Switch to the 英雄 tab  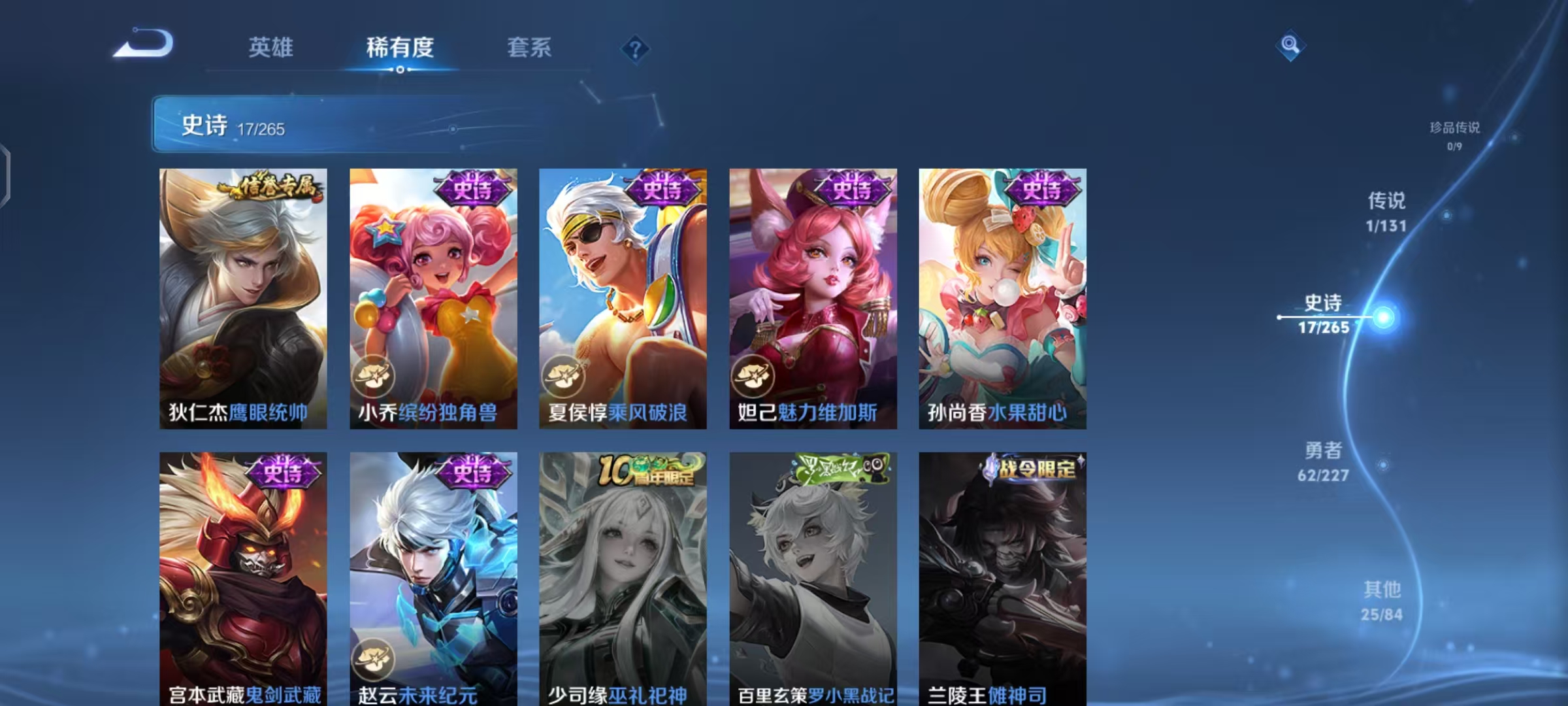270,48
